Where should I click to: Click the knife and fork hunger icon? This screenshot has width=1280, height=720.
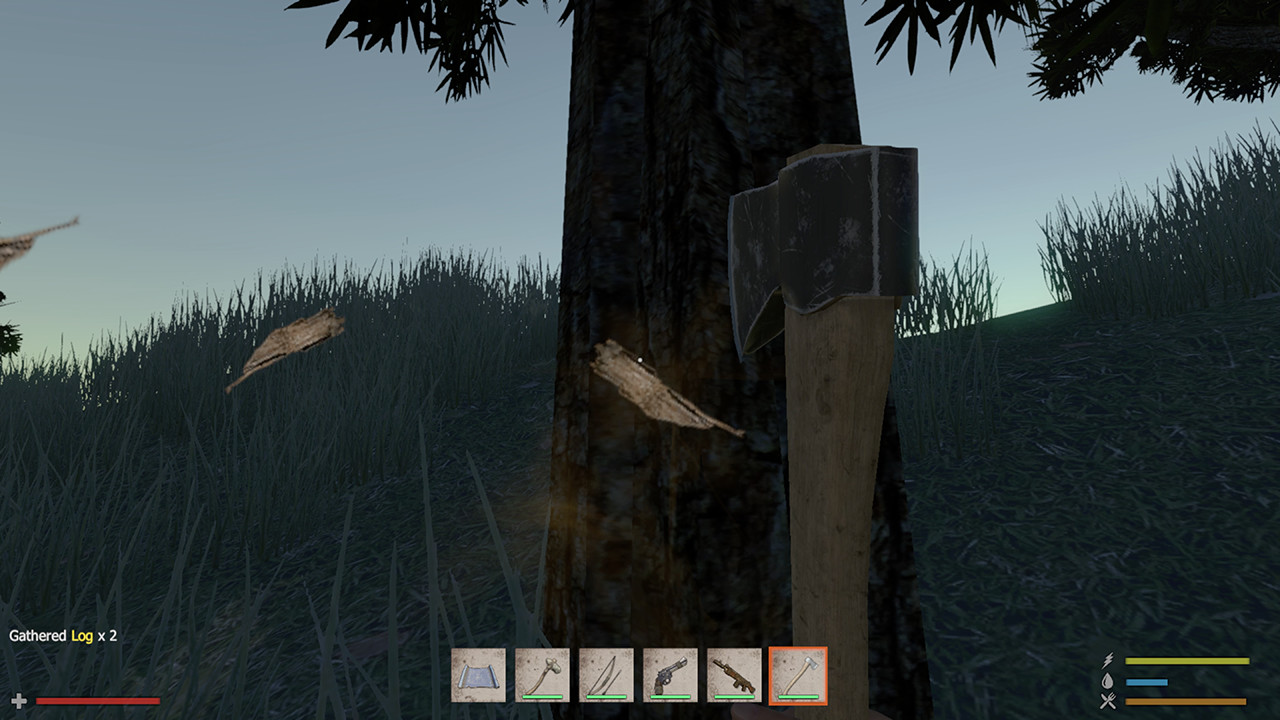point(1107,700)
